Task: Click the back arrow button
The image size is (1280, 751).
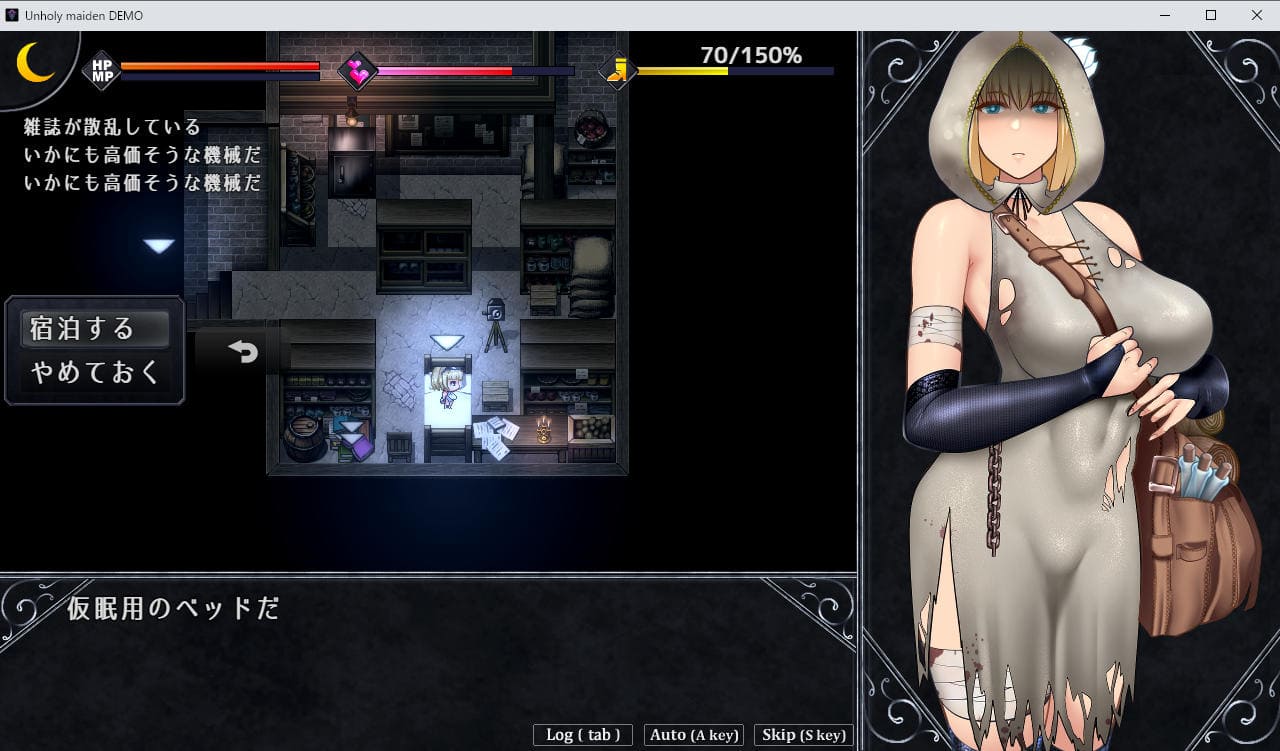Action: pyautogui.click(x=243, y=351)
